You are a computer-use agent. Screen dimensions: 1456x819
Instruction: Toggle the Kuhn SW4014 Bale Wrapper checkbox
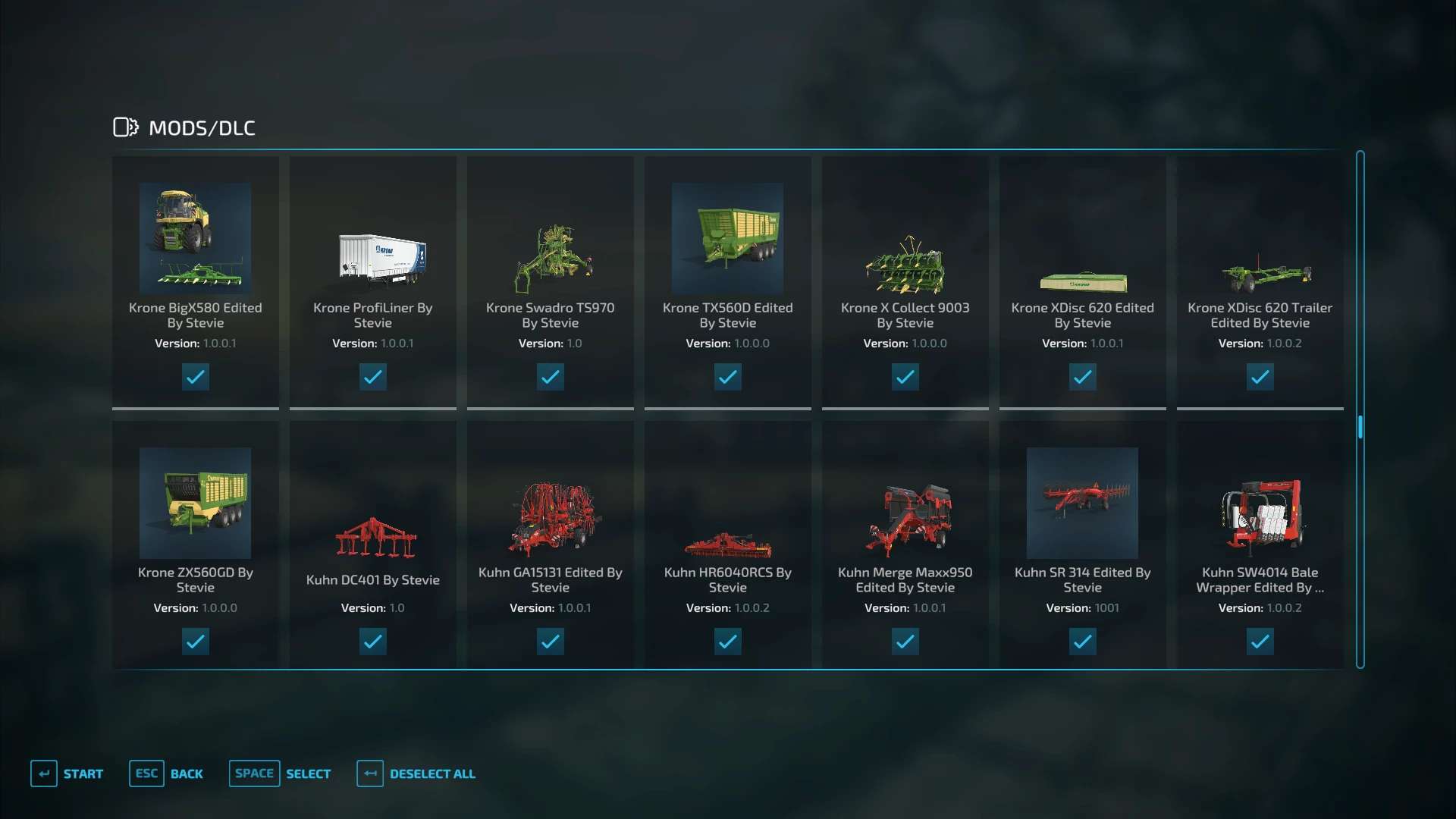tap(1260, 642)
